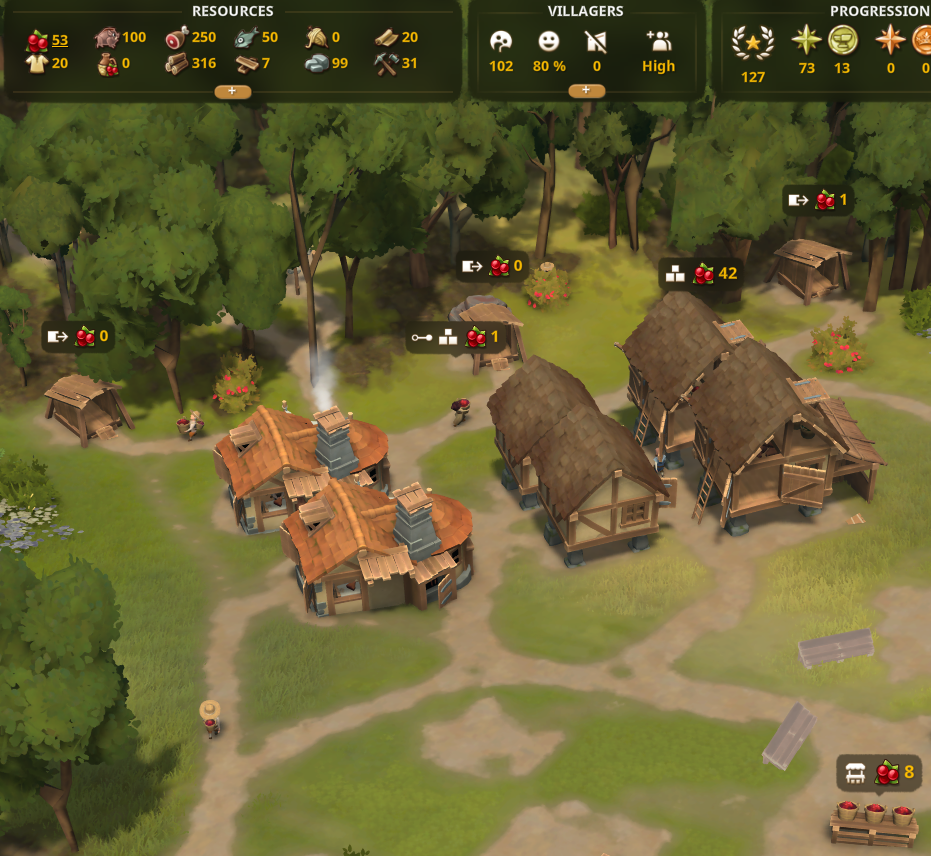Click the villager happiness smiley icon
Screen dimensions: 931x856
coord(548,42)
